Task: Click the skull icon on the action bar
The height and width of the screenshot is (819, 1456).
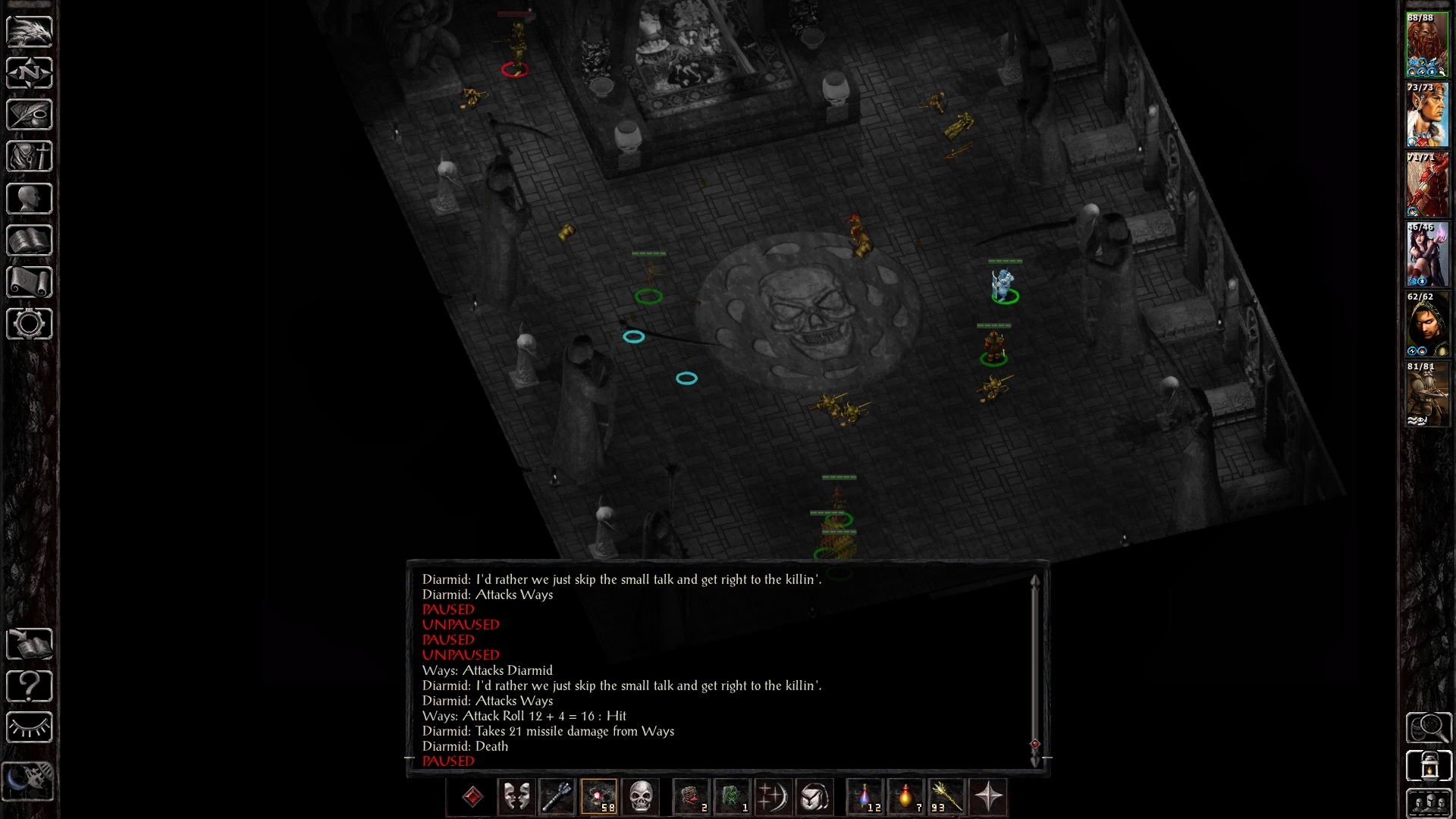Action: point(641,797)
